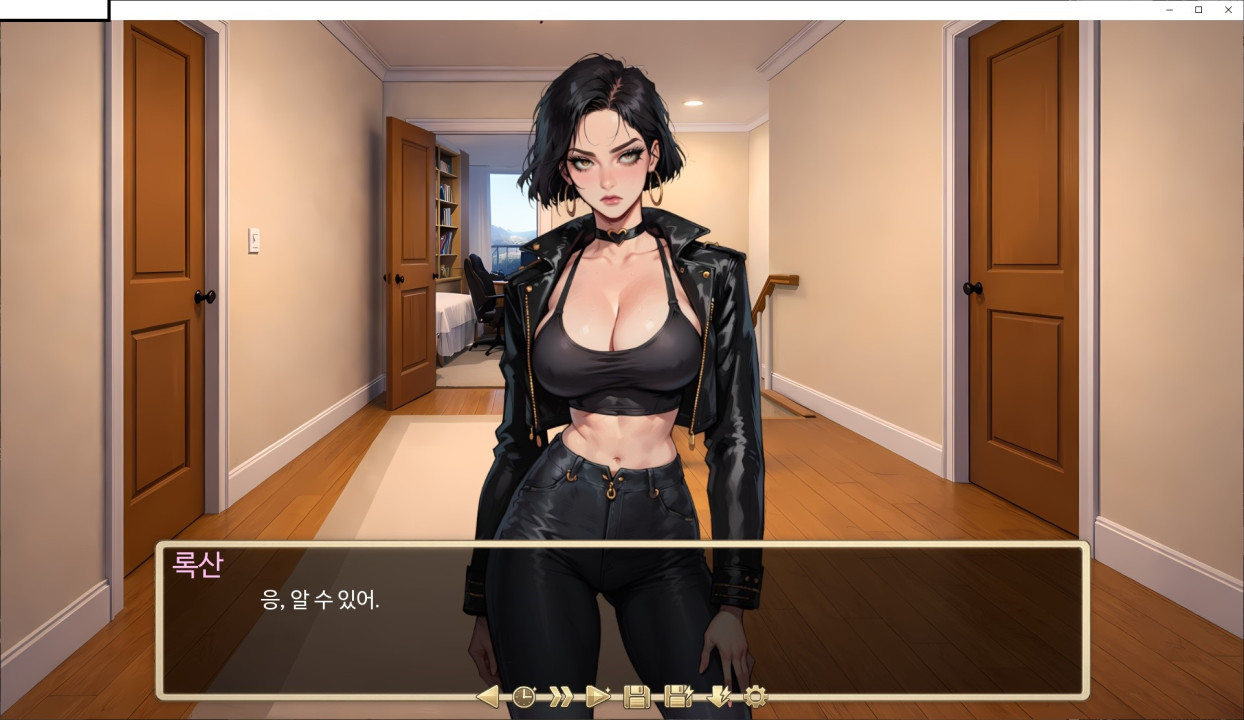This screenshot has width=1244, height=720.
Task: Maximize the game window
Action: [1198, 10]
